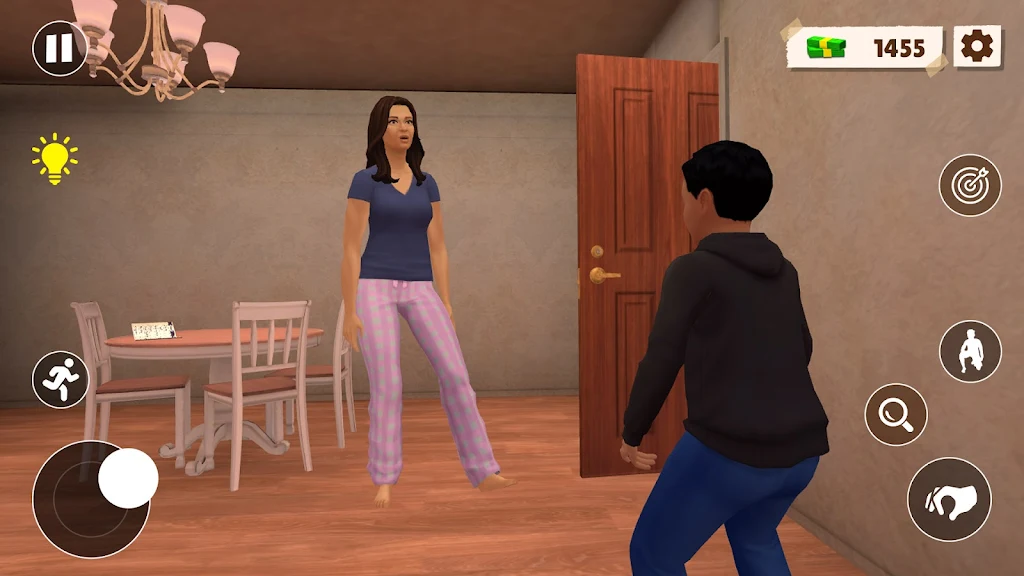Use the magnifying glass search button

pos(895,414)
